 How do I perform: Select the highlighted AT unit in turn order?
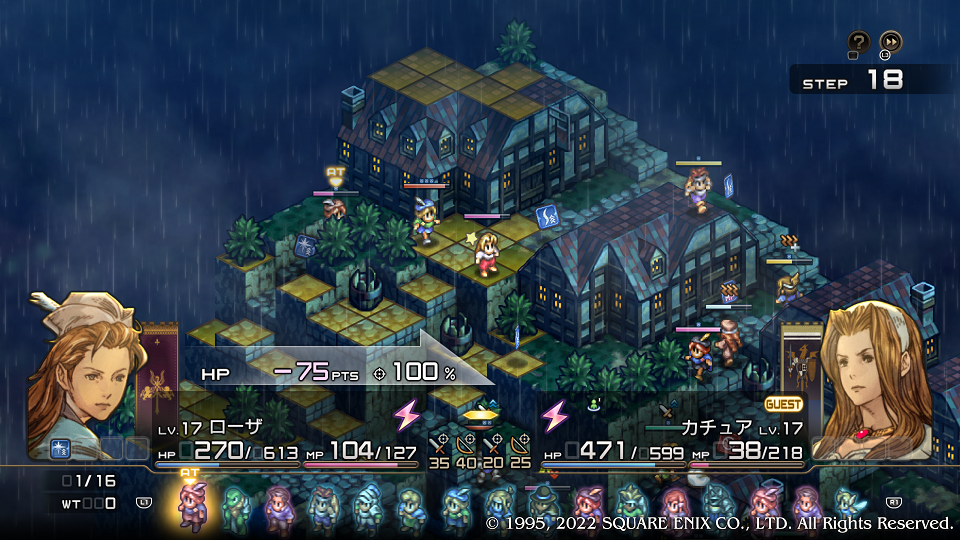(x=189, y=504)
